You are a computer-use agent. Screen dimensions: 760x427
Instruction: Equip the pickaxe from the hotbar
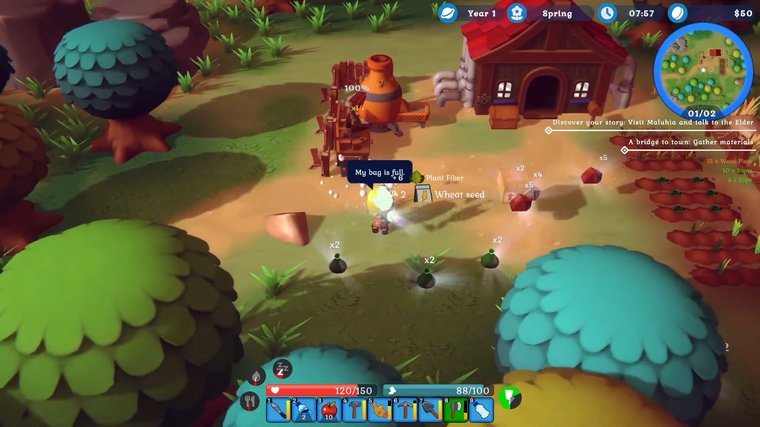click(405, 409)
